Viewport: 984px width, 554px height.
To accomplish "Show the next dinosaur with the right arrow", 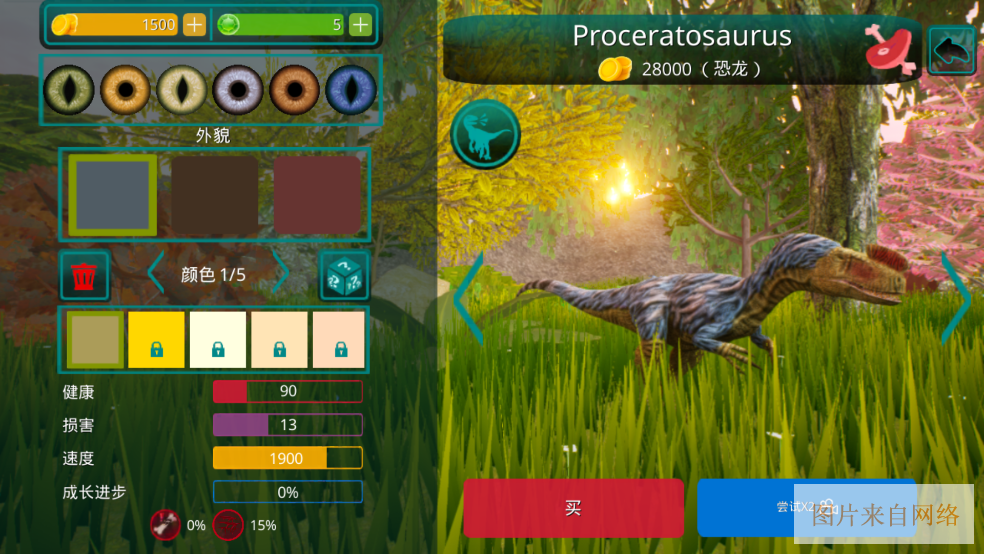I will (955, 297).
